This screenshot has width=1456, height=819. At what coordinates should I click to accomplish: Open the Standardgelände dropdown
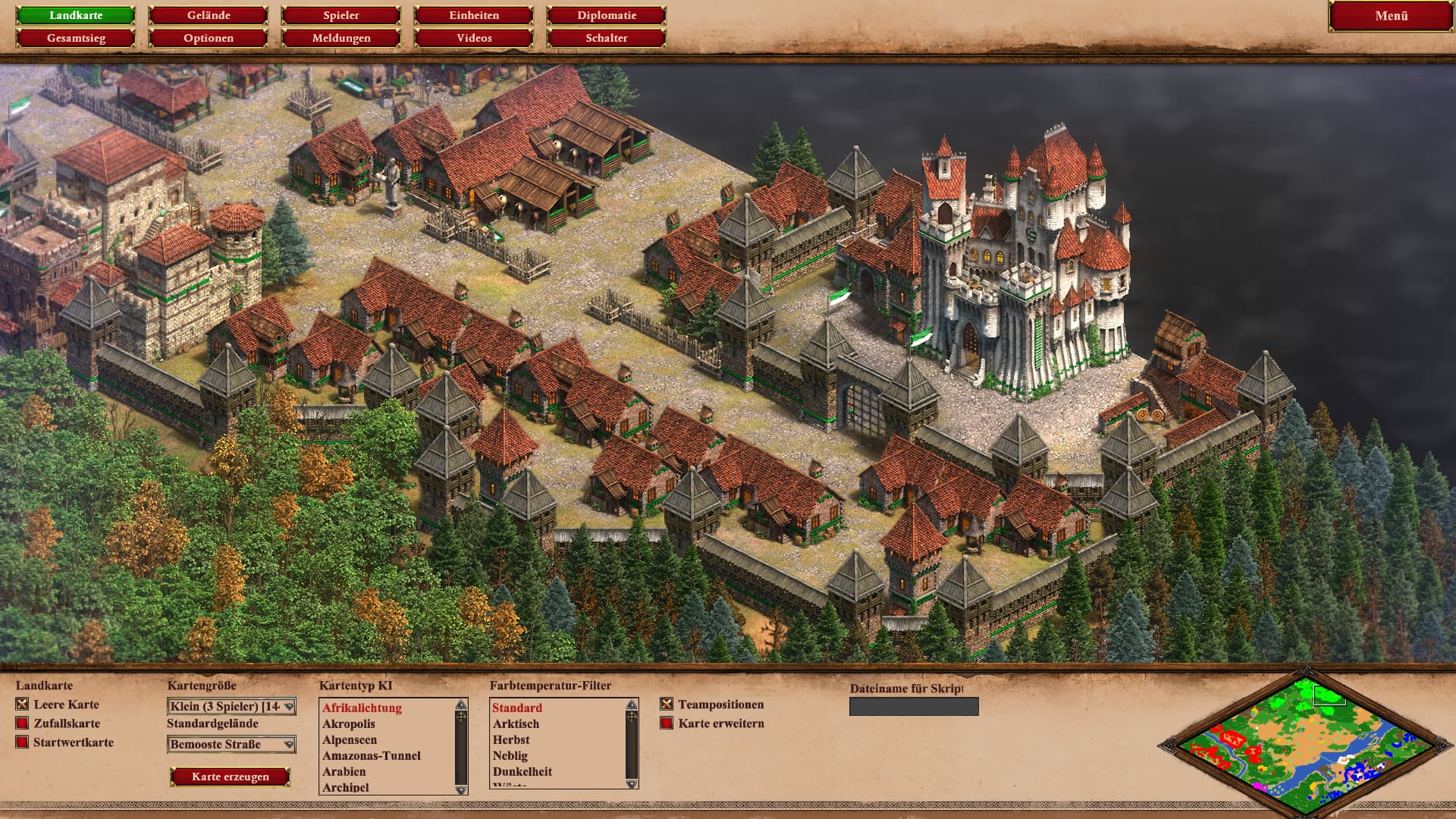tap(231, 745)
